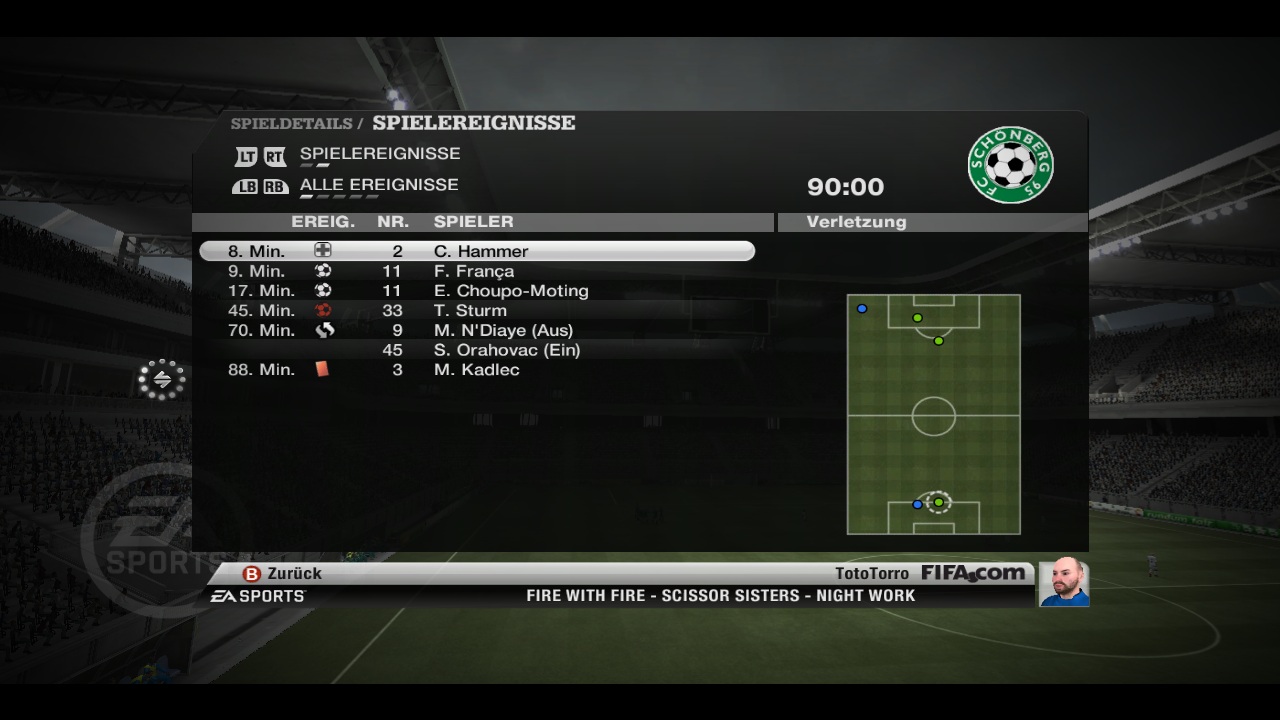
Task: Click the FC Schönberg 95 club crest
Action: point(1010,165)
